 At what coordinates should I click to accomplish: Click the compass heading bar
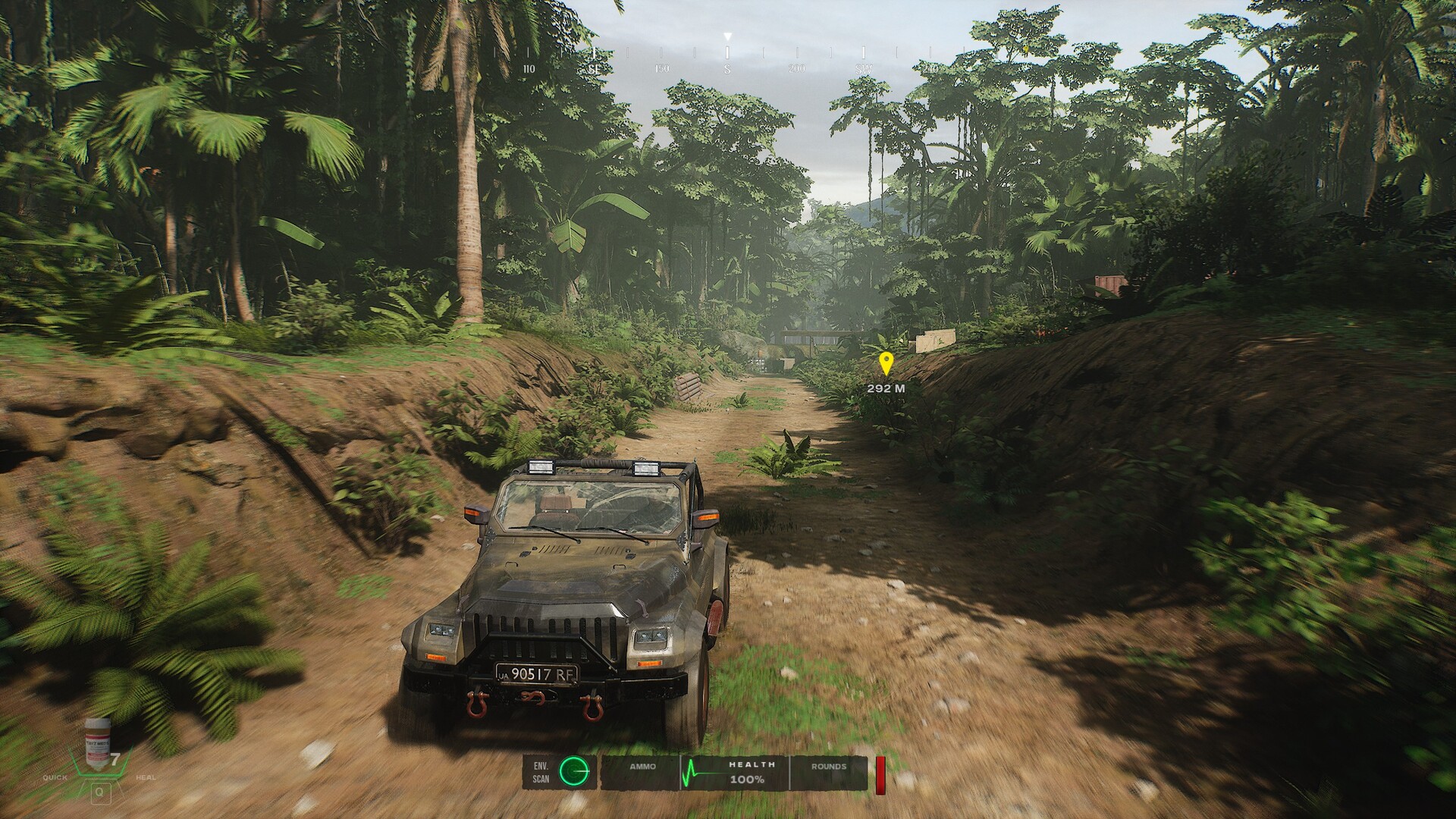726,56
